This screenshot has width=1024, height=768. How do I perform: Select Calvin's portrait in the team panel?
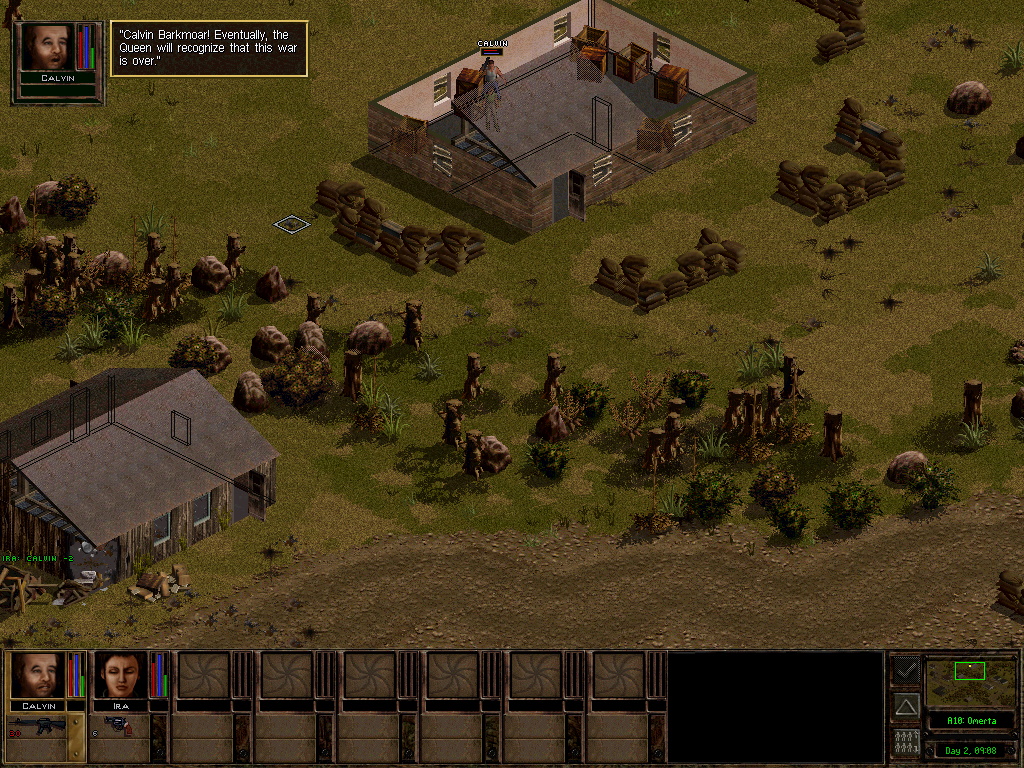[x=38, y=674]
